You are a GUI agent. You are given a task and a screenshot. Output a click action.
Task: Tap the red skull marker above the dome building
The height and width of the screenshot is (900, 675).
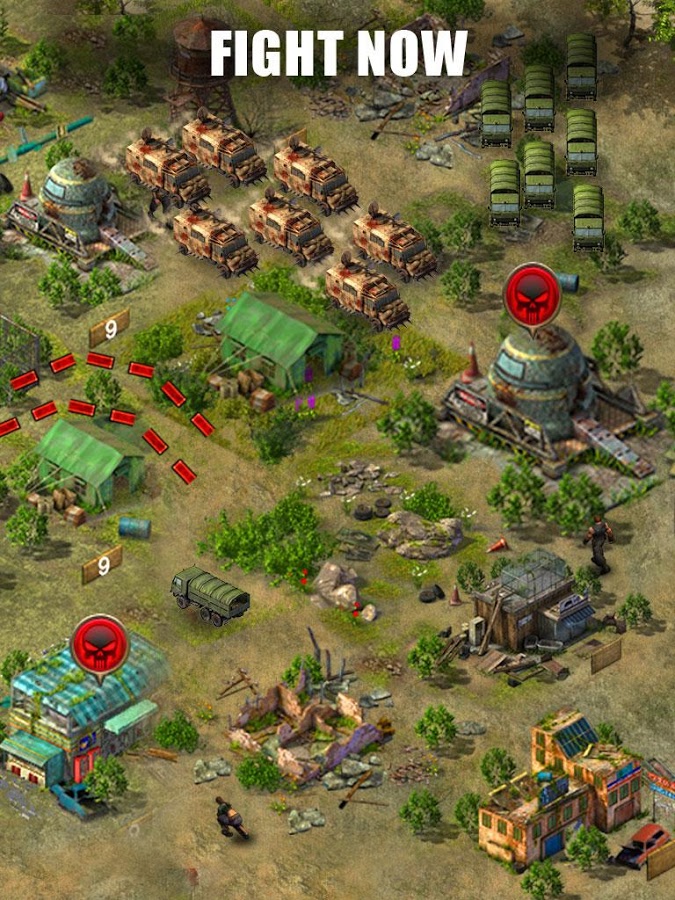click(x=532, y=292)
